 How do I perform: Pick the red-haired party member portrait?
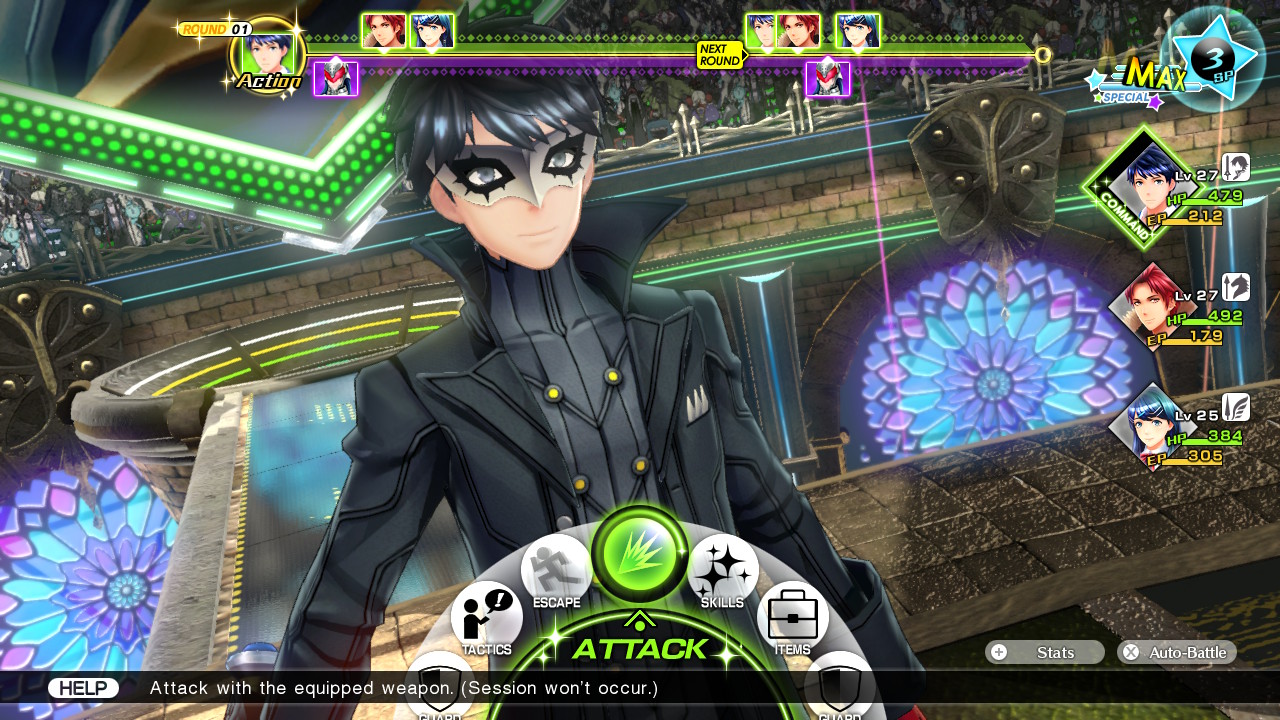point(1148,305)
